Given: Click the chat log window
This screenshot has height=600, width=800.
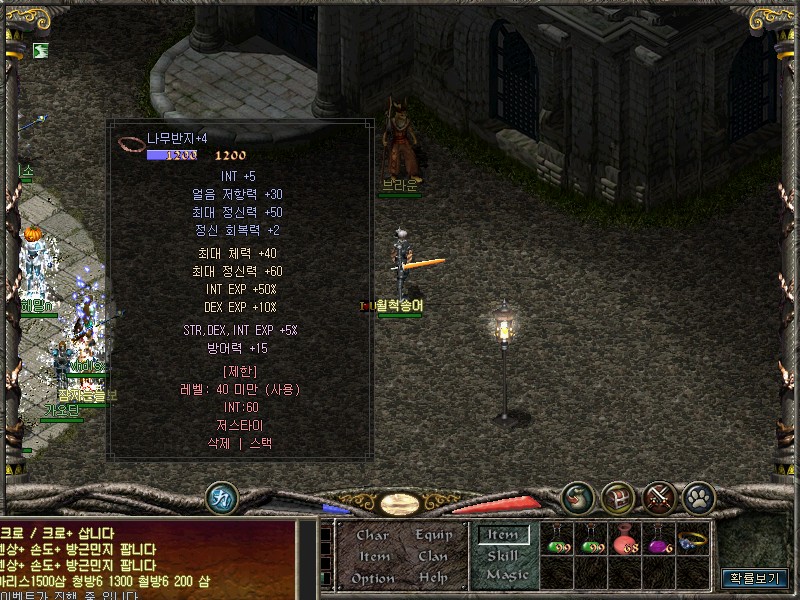Looking at the screenshot, I should click(x=148, y=560).
